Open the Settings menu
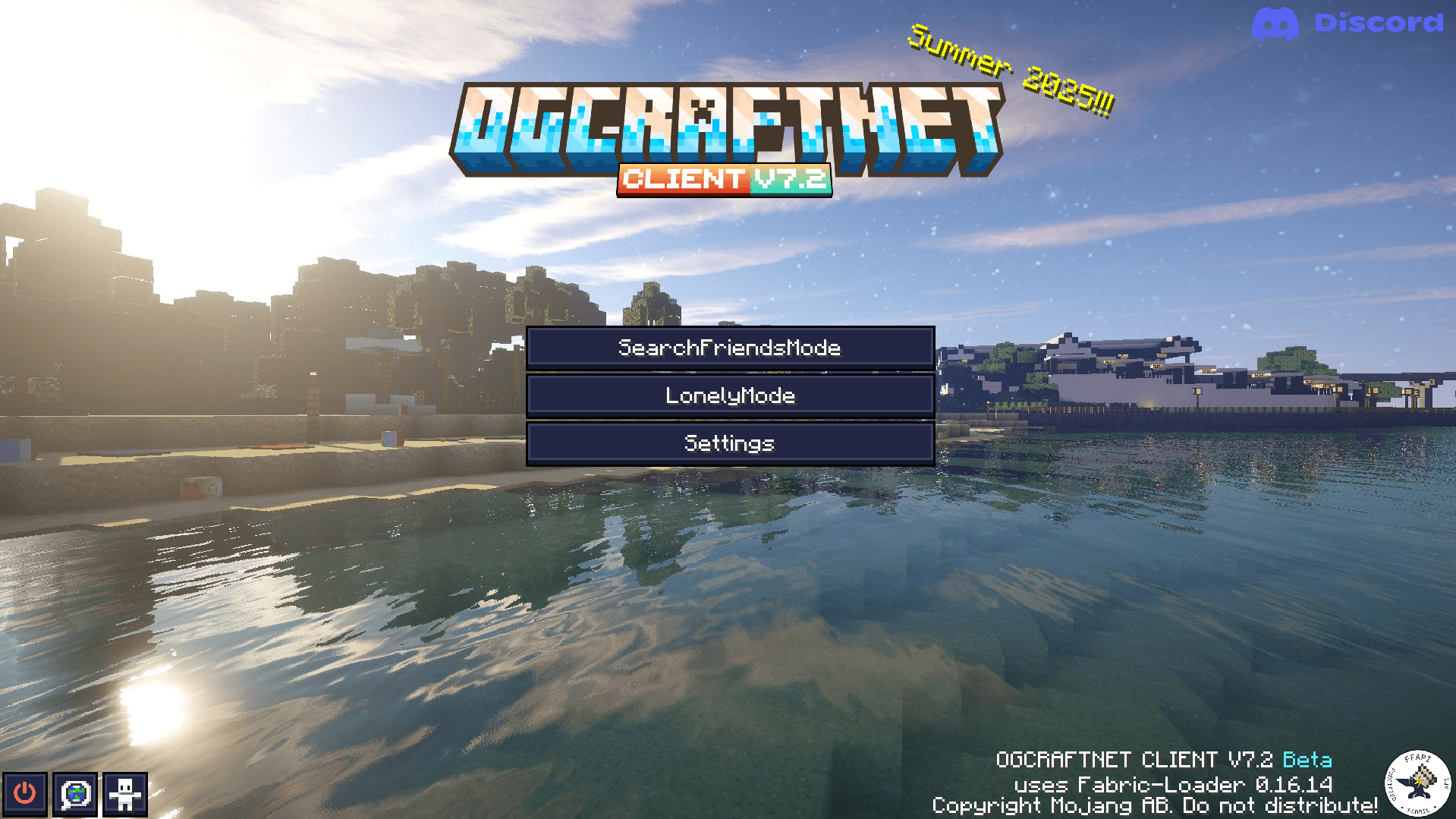Screen dimensions: 1456x819 click(729, 443)
